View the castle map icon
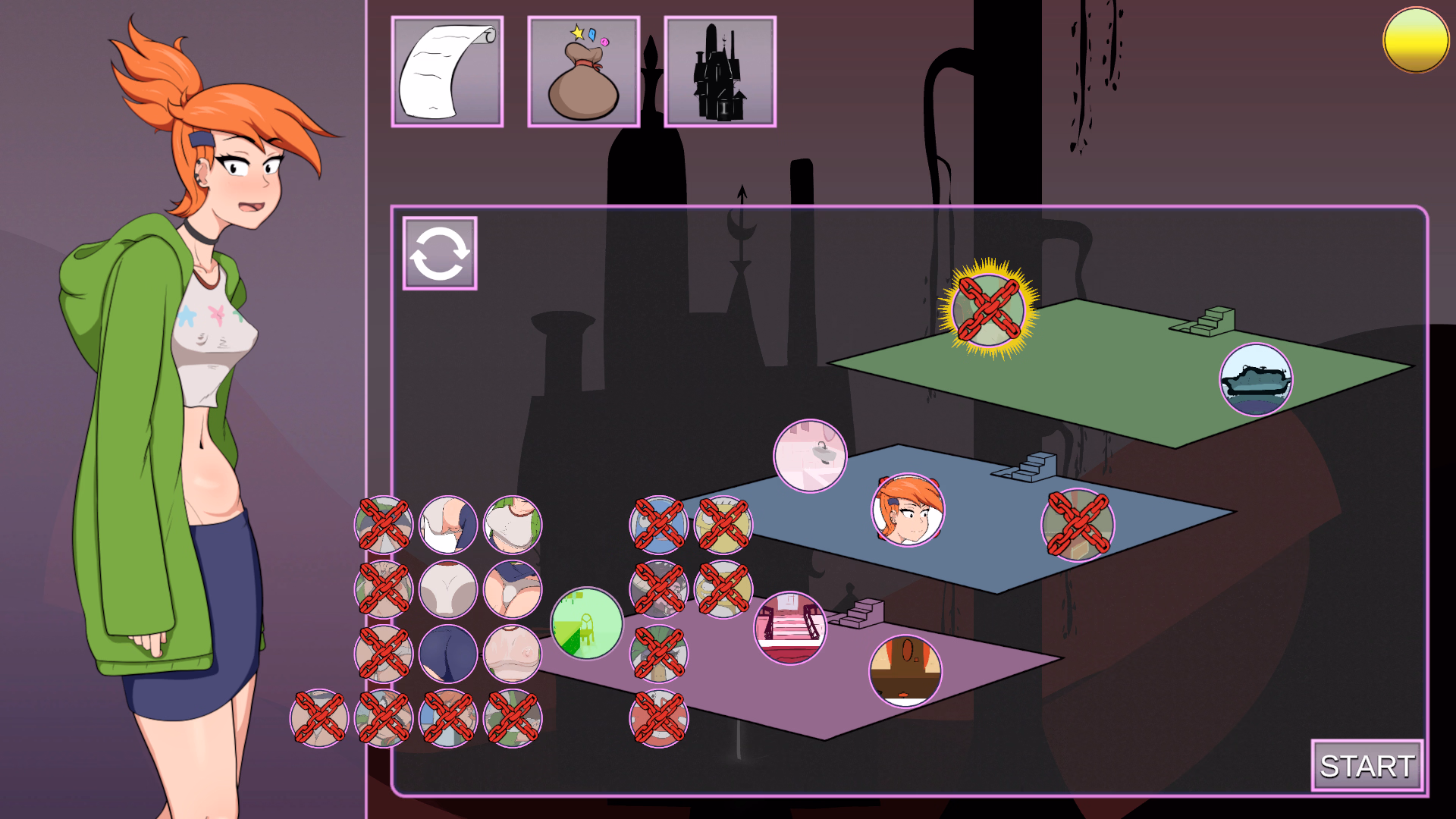 720,70
